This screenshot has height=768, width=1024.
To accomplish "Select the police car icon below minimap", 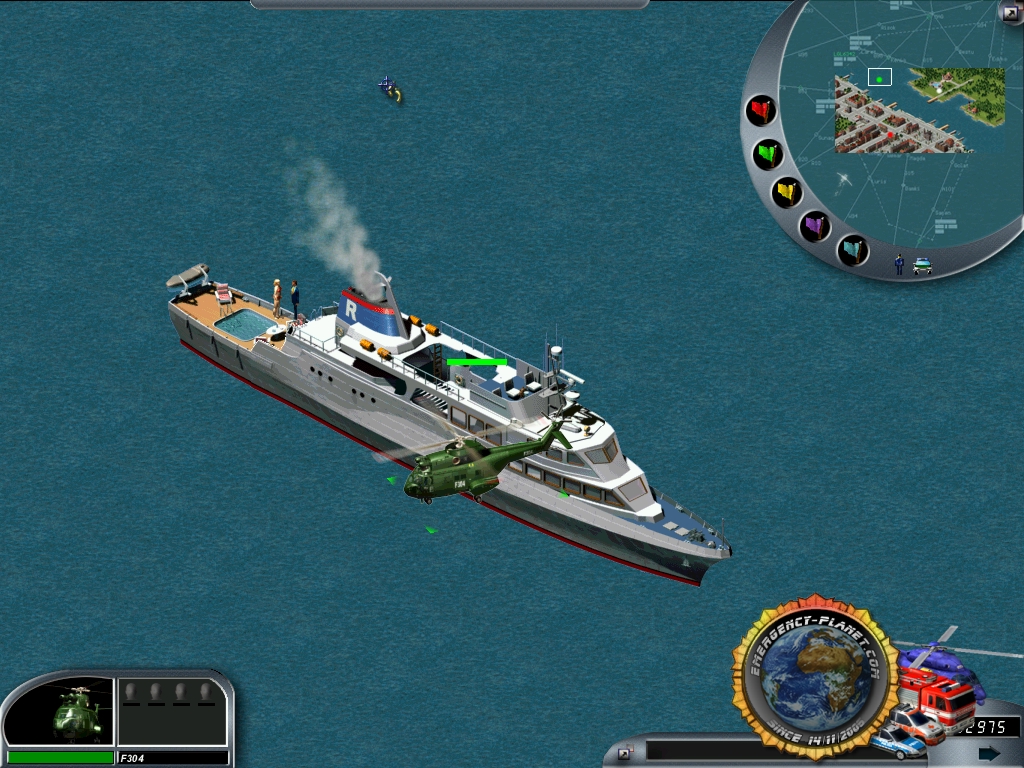I will [922, 266].
